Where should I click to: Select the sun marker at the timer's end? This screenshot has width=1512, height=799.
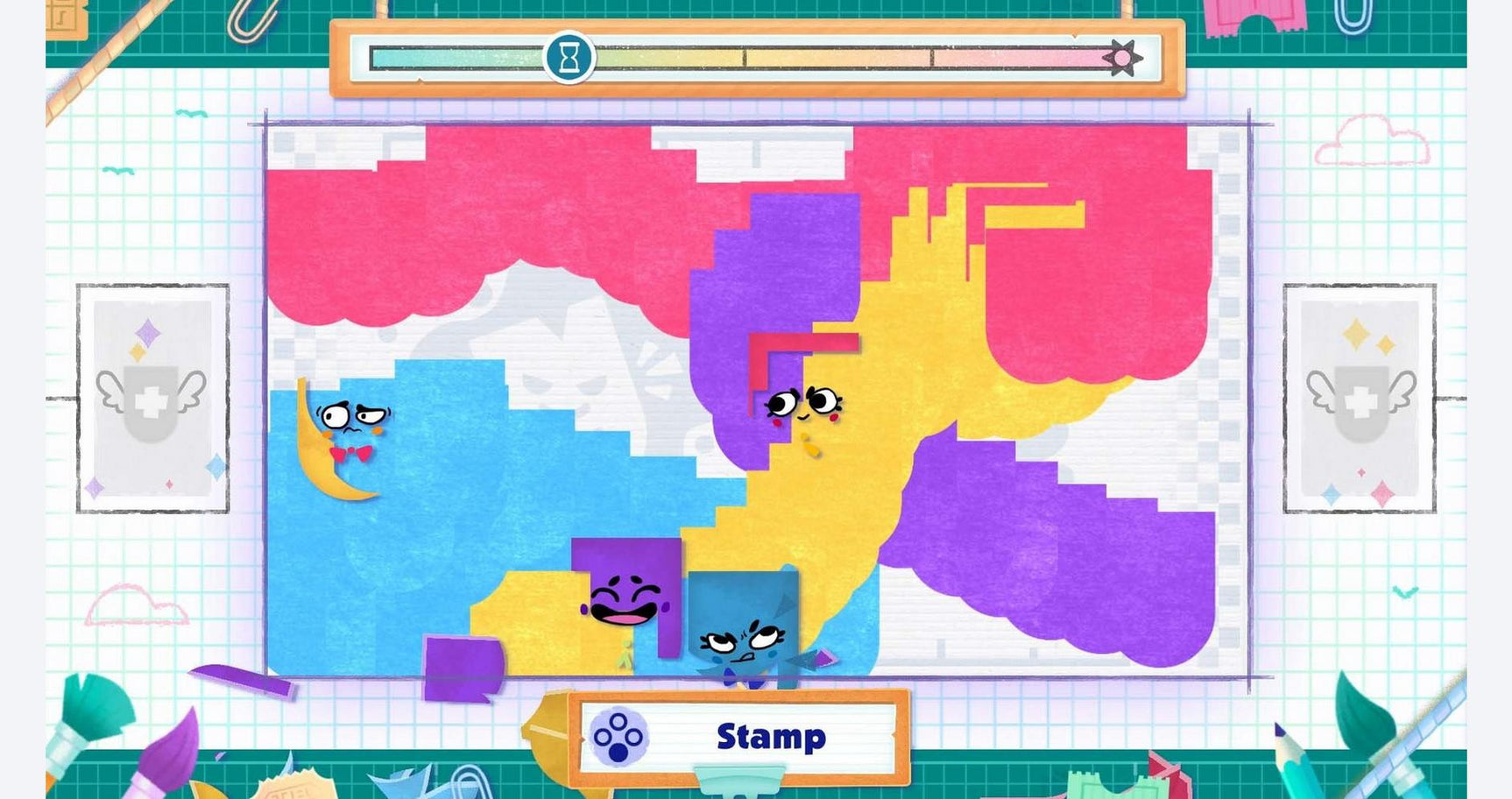(1125, 55)
